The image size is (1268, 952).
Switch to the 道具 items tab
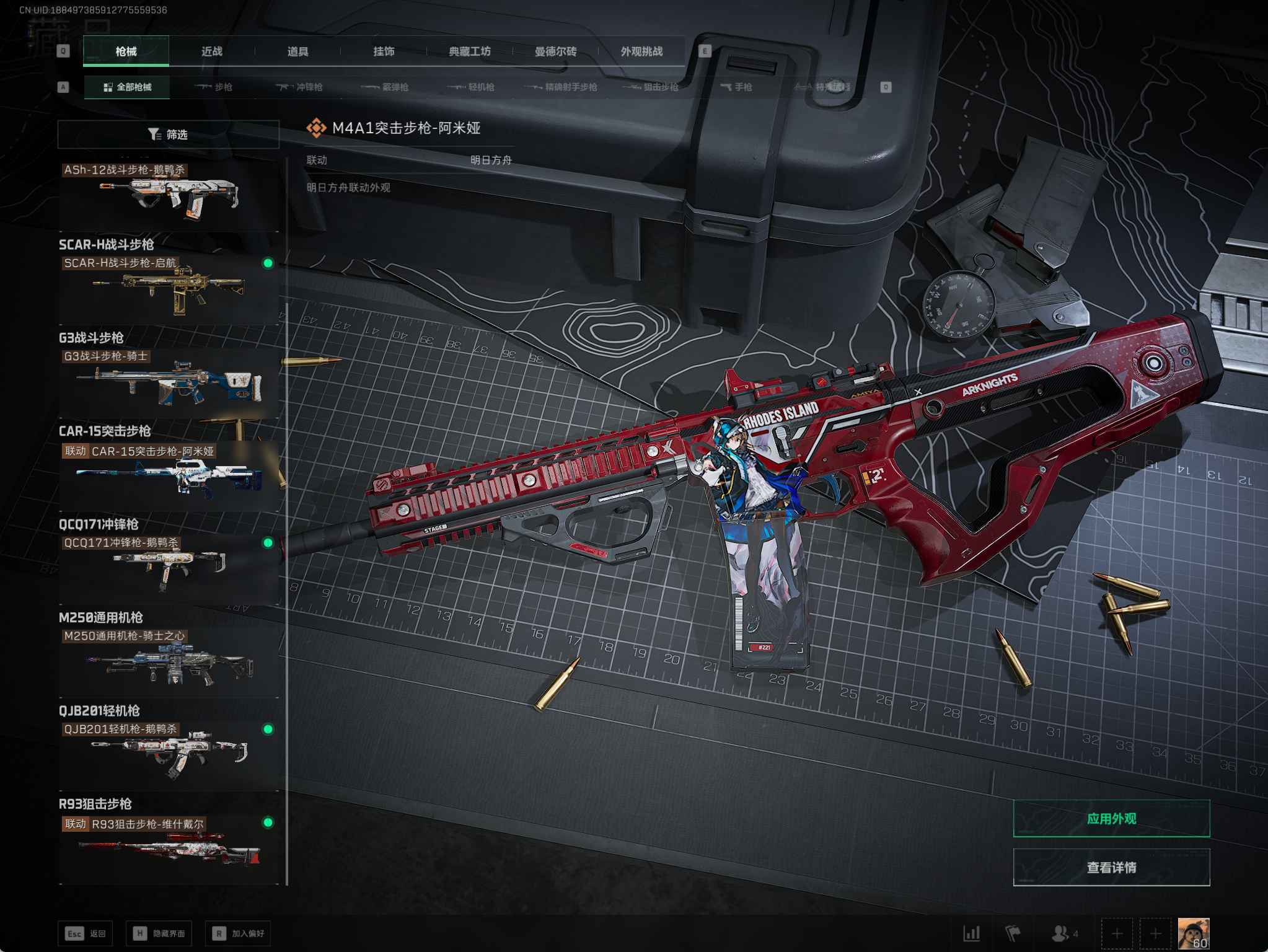(x=297, y=51)
